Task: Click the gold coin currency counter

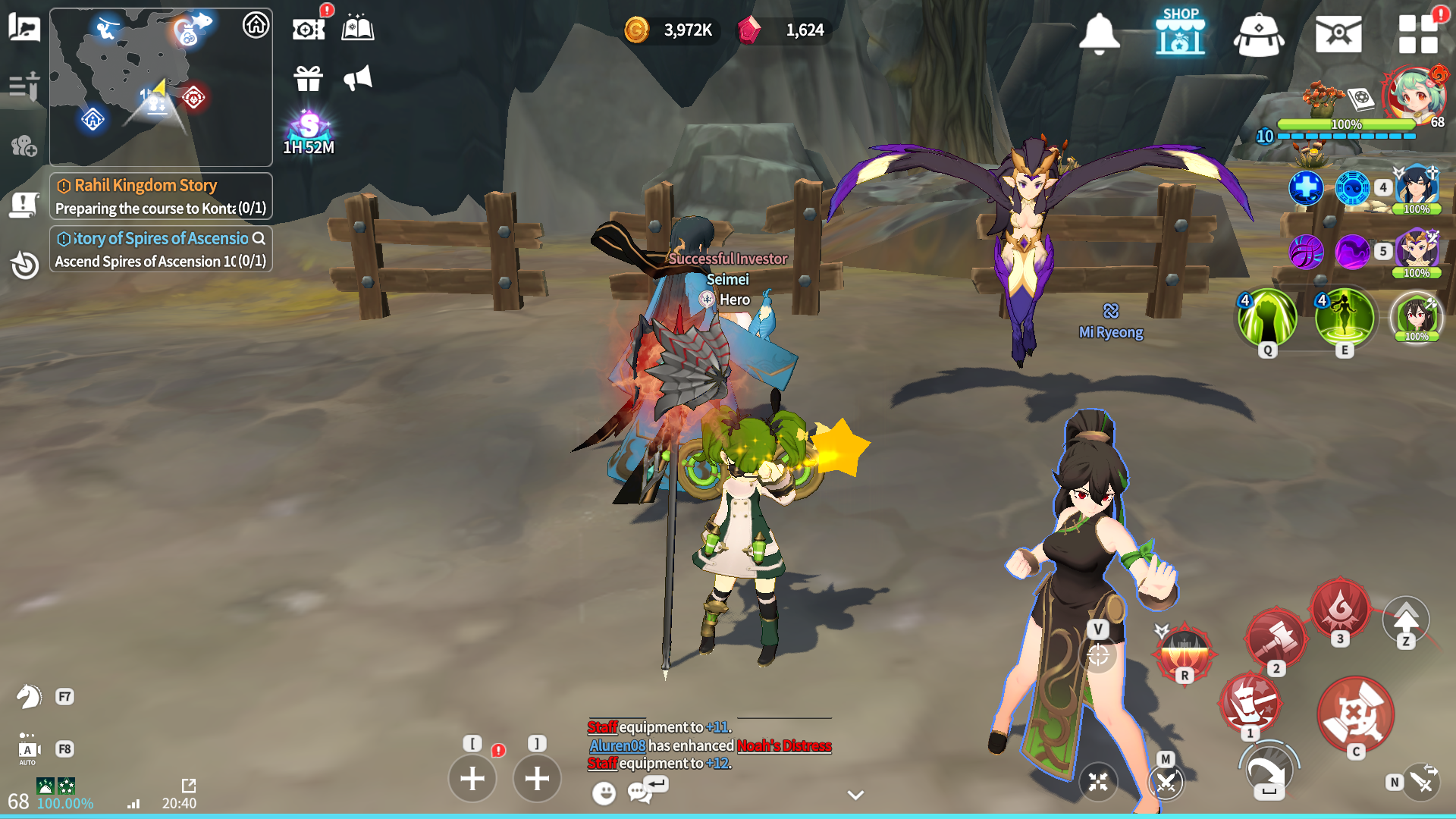Action: click(669, 30)
